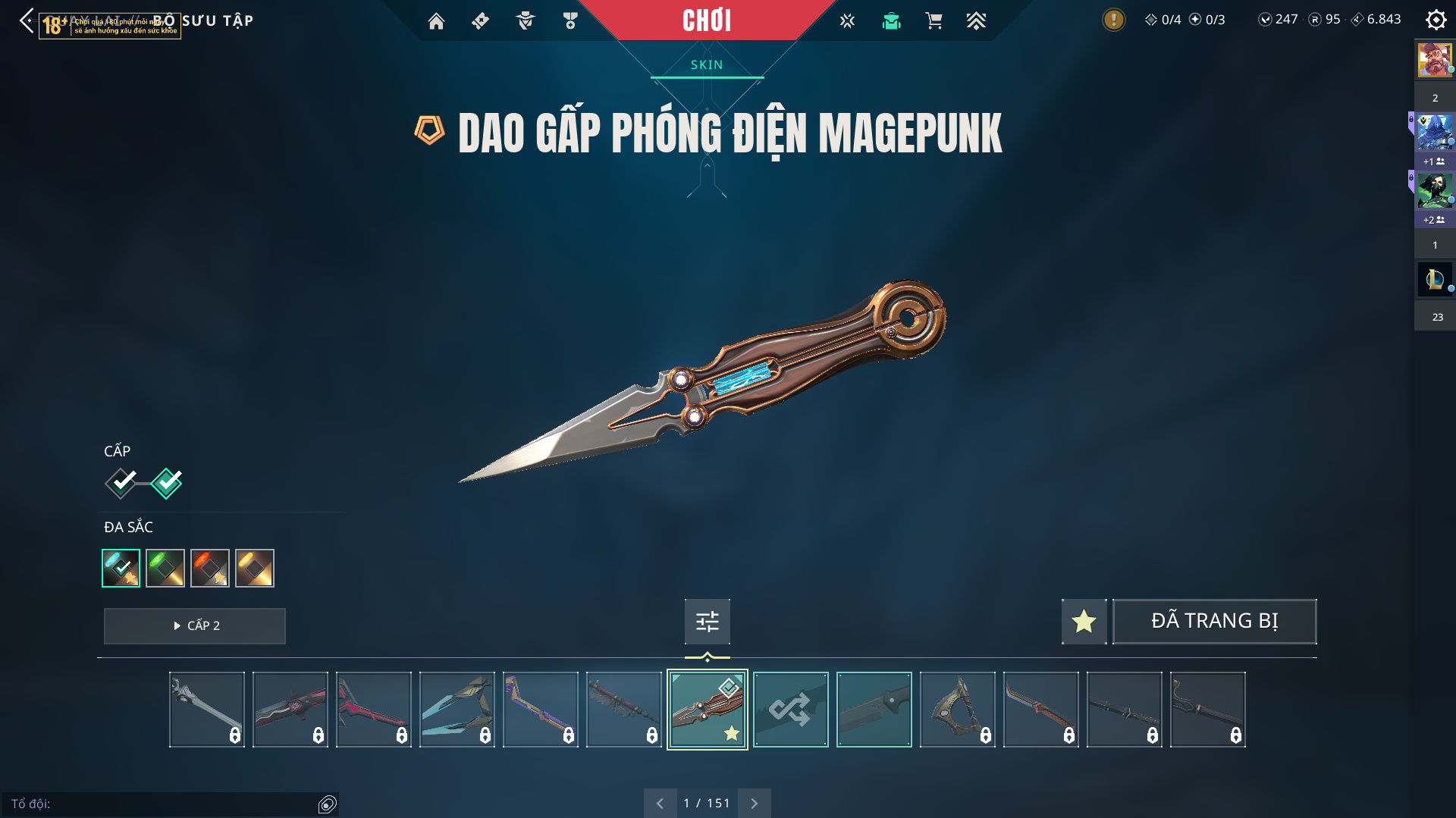Screen dimensions: 1456x818
Task: Play the CẤP 2 preview video
Action: coord(195,625)
